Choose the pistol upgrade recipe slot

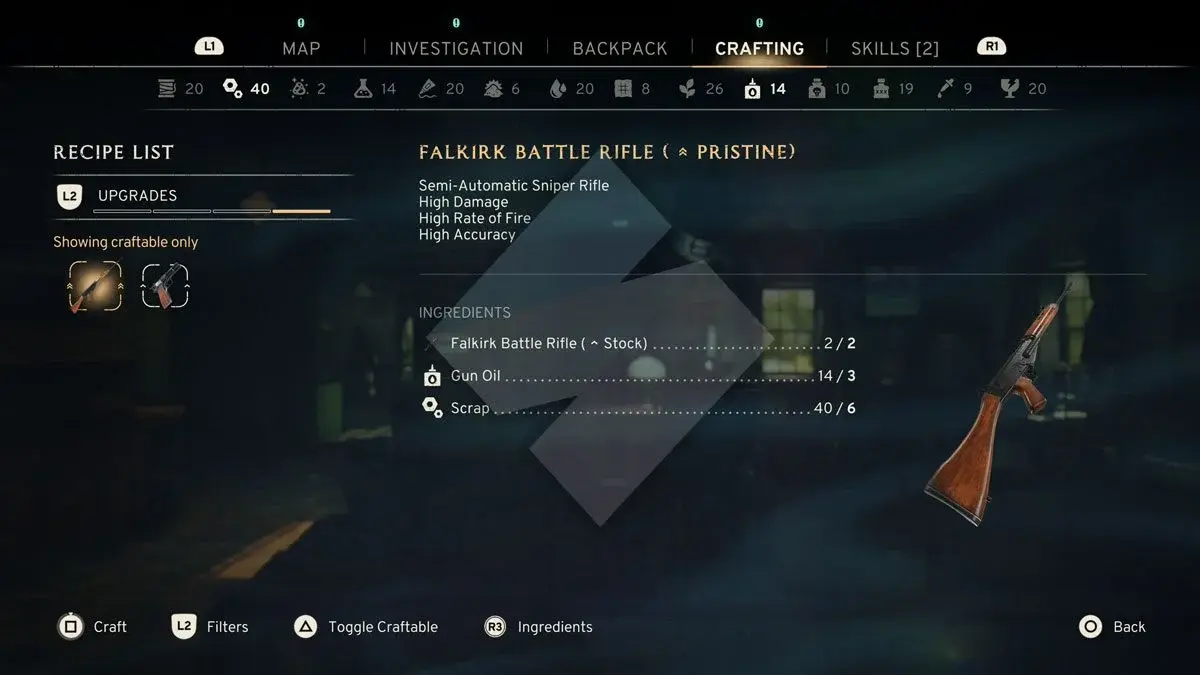pyautogui.click(x=165, y=286)
